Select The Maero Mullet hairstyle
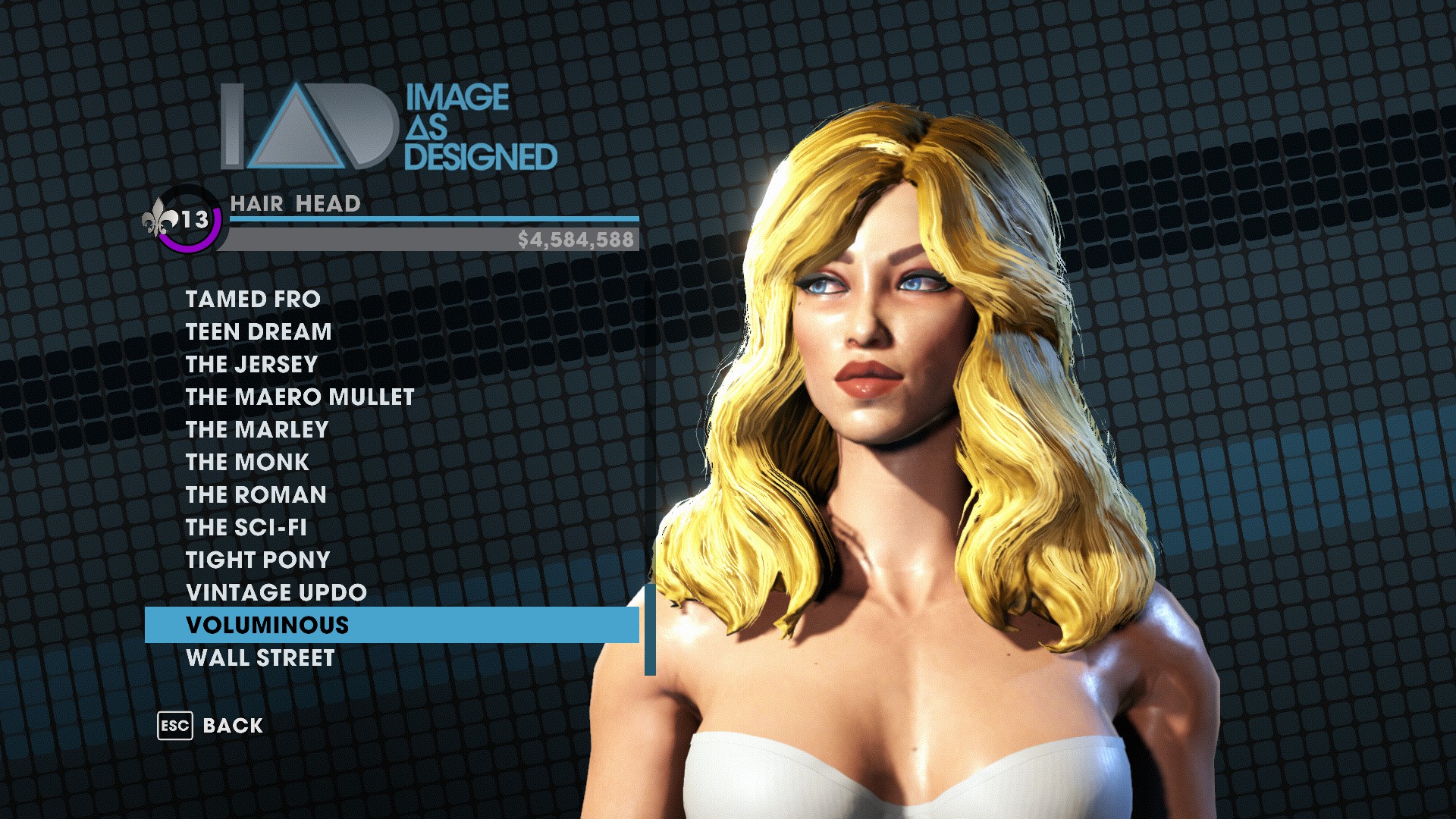Viewport: 1456px width, 819px height. (300, 397)
